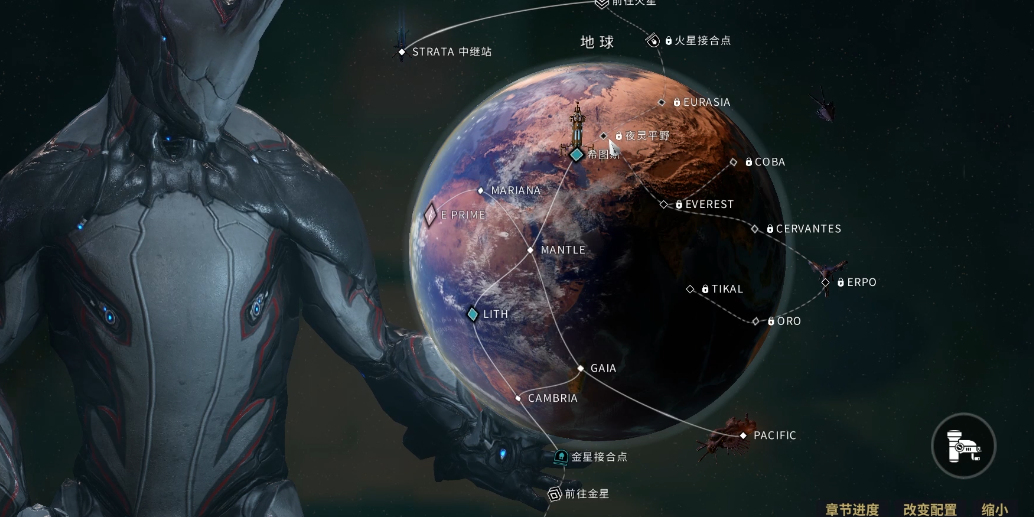Select the locked EVEREST node
The width and height of the screenshot is (1034, 517).
click(664, 205)
